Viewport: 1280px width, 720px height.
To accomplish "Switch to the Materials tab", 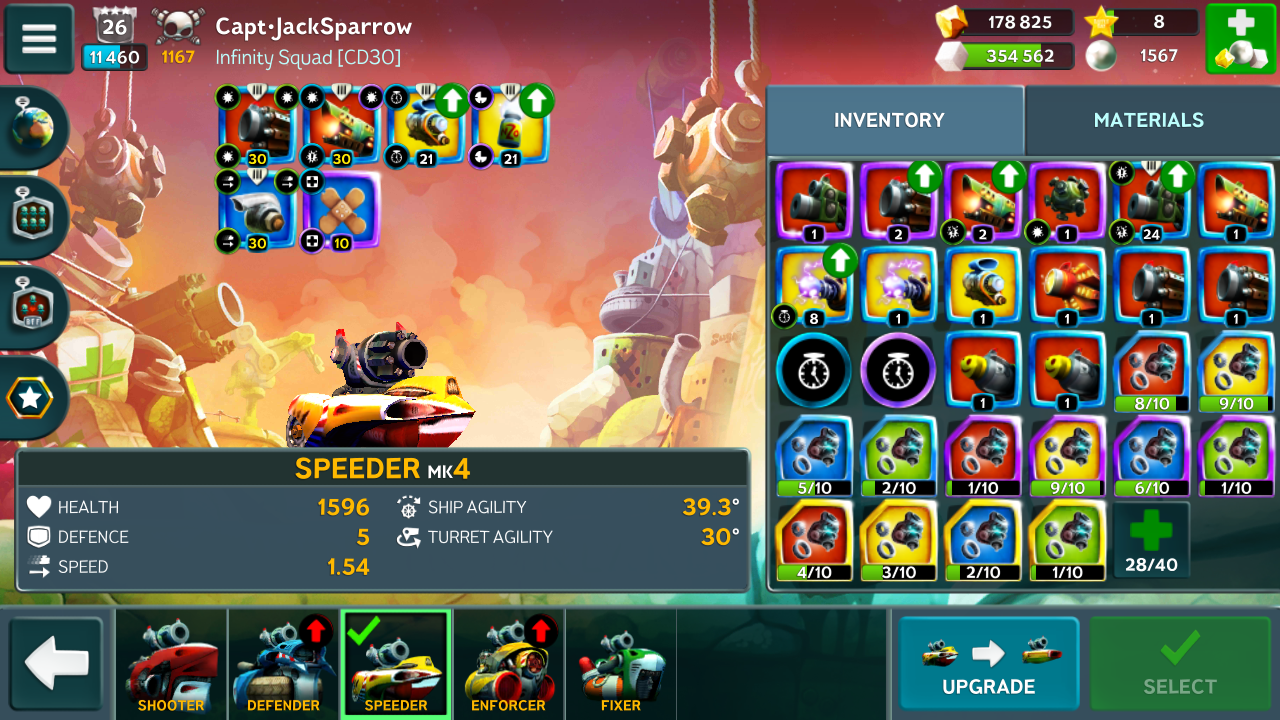I will pos(1148,120).
